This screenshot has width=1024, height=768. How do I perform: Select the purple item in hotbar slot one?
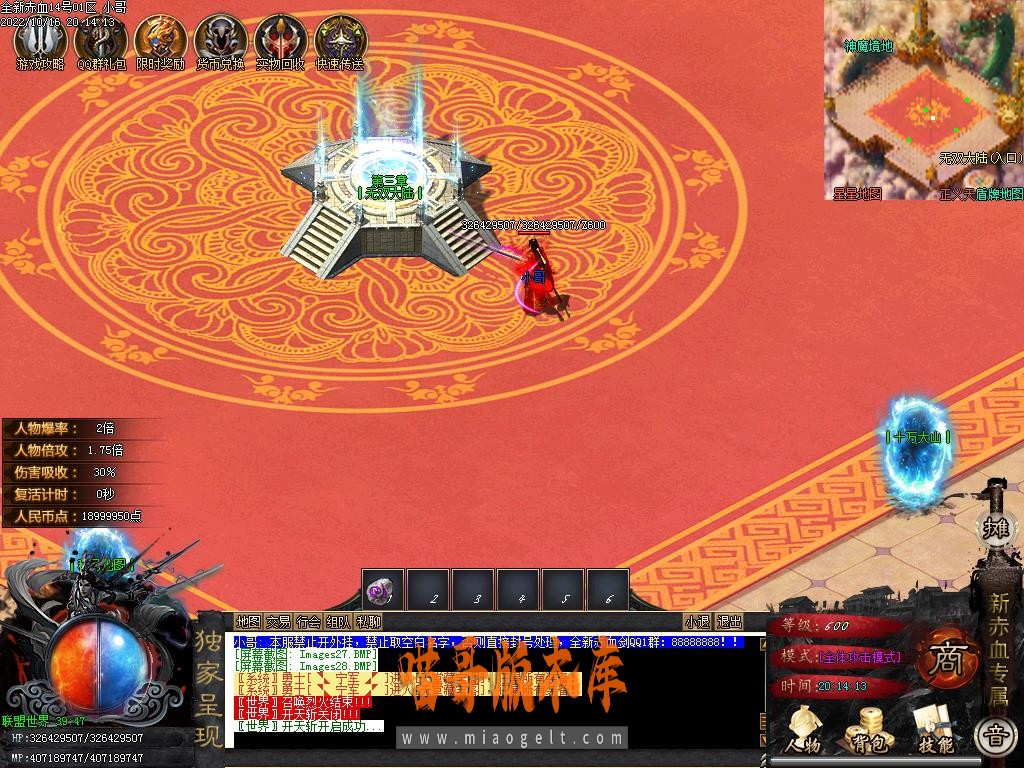click(x=382, y=590)
